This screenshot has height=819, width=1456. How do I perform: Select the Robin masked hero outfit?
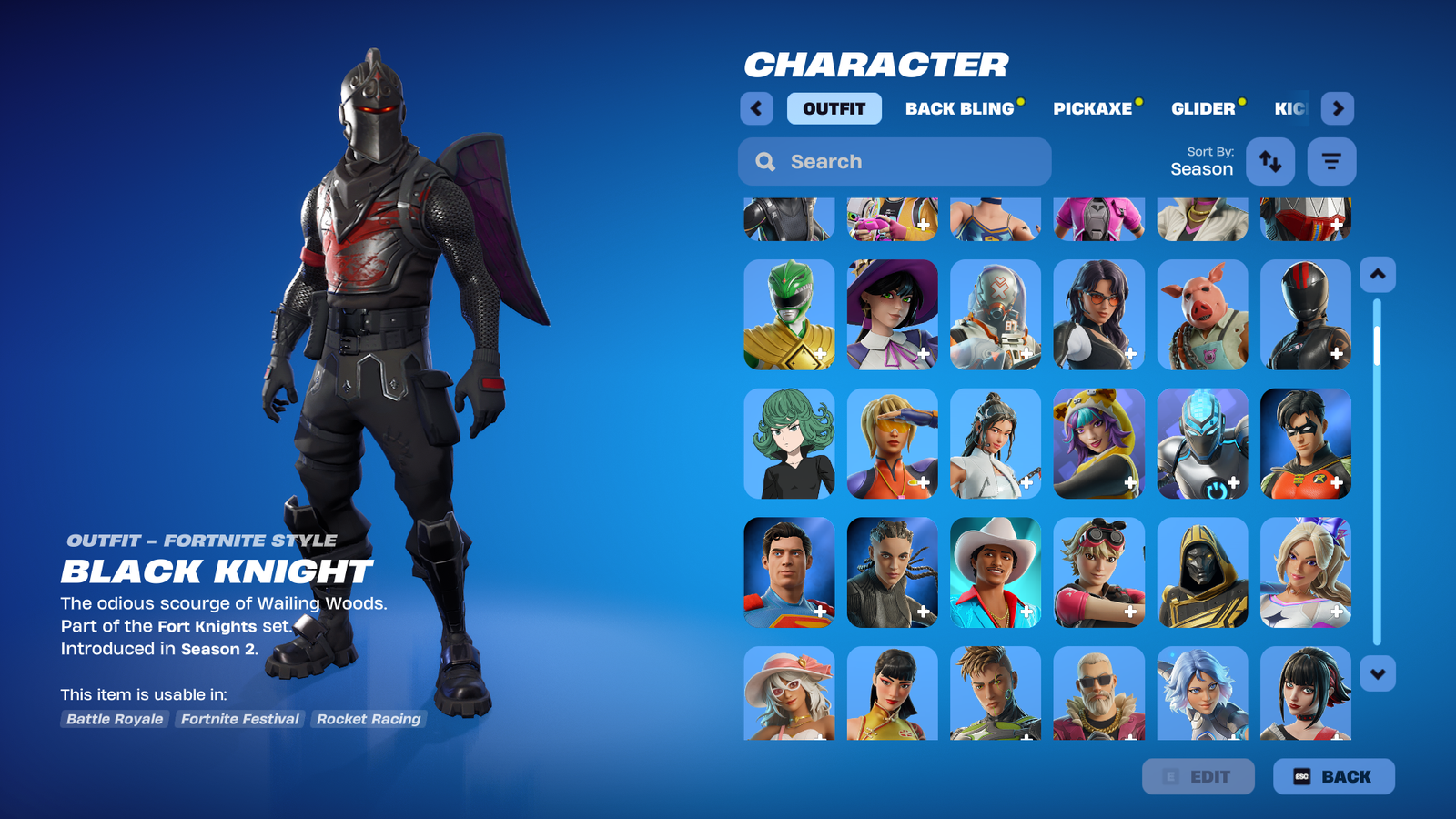1306,444
